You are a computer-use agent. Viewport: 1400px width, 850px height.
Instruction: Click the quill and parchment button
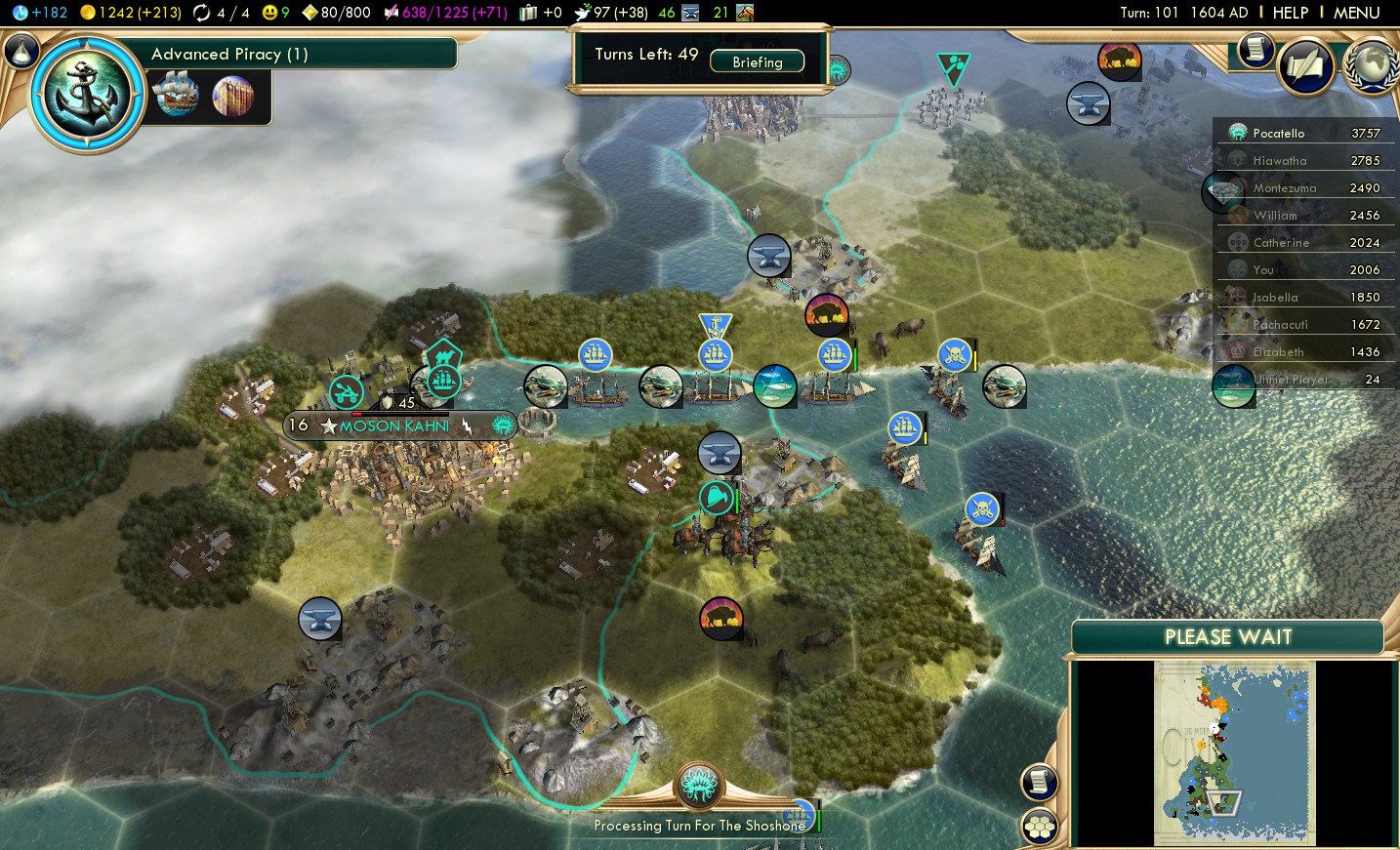1306,66
